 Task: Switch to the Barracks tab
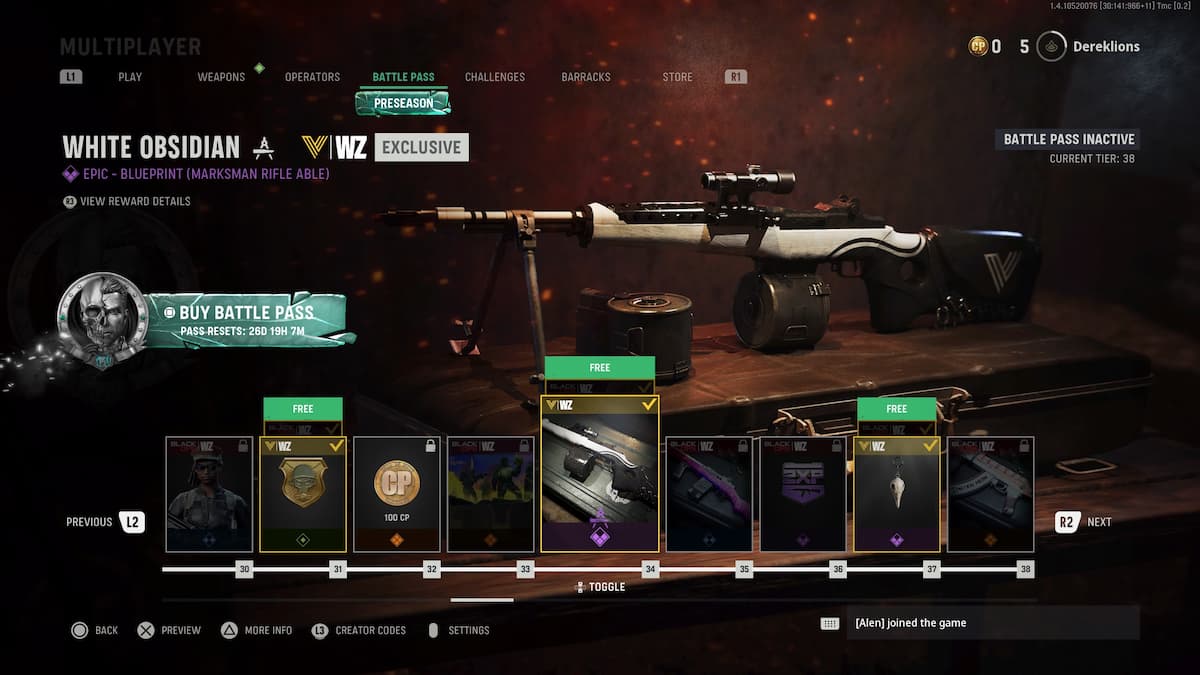pos(586,77)
